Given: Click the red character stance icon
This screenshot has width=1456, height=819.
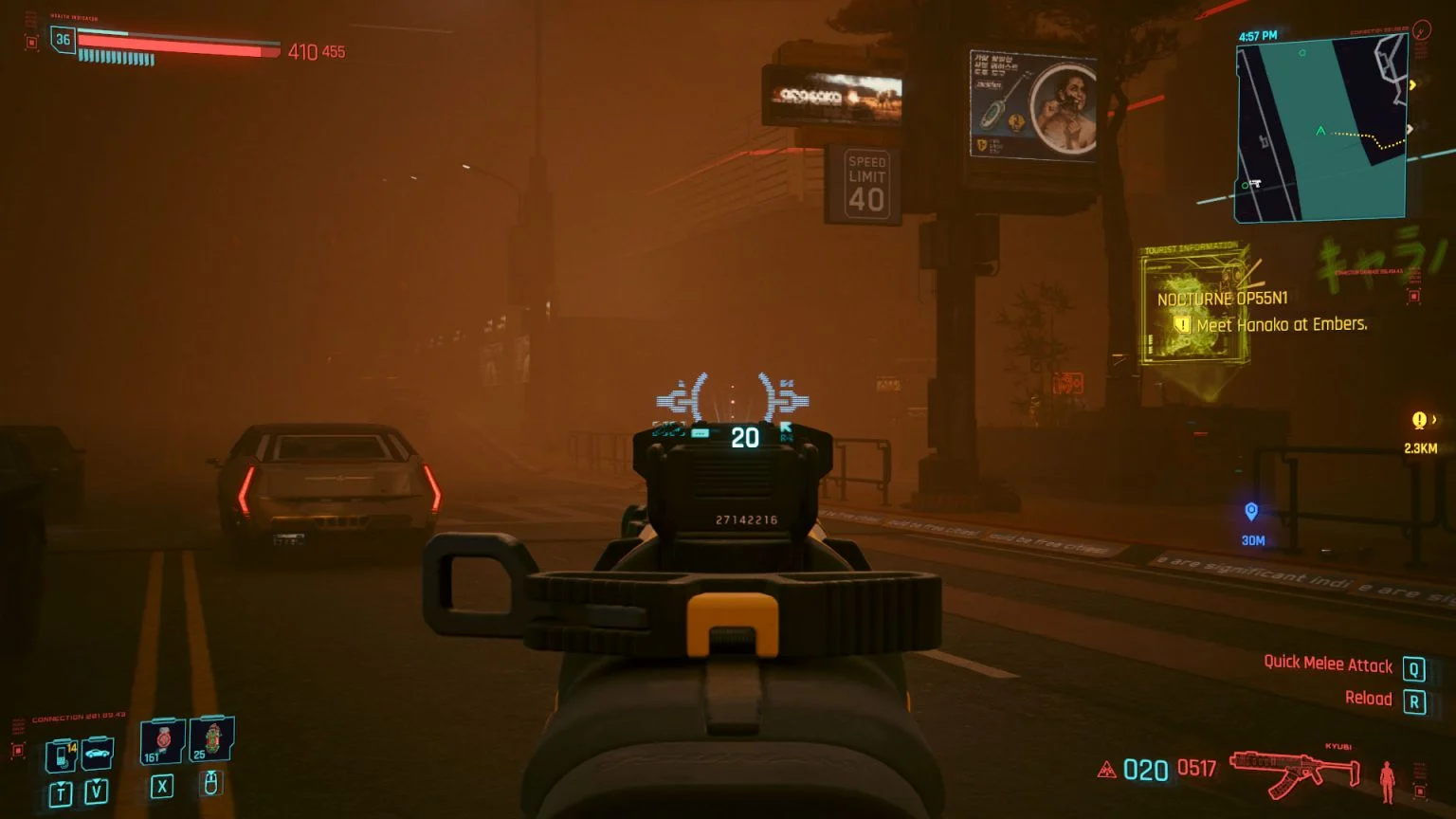Looking at the screenshot, I should [1390, 781].
